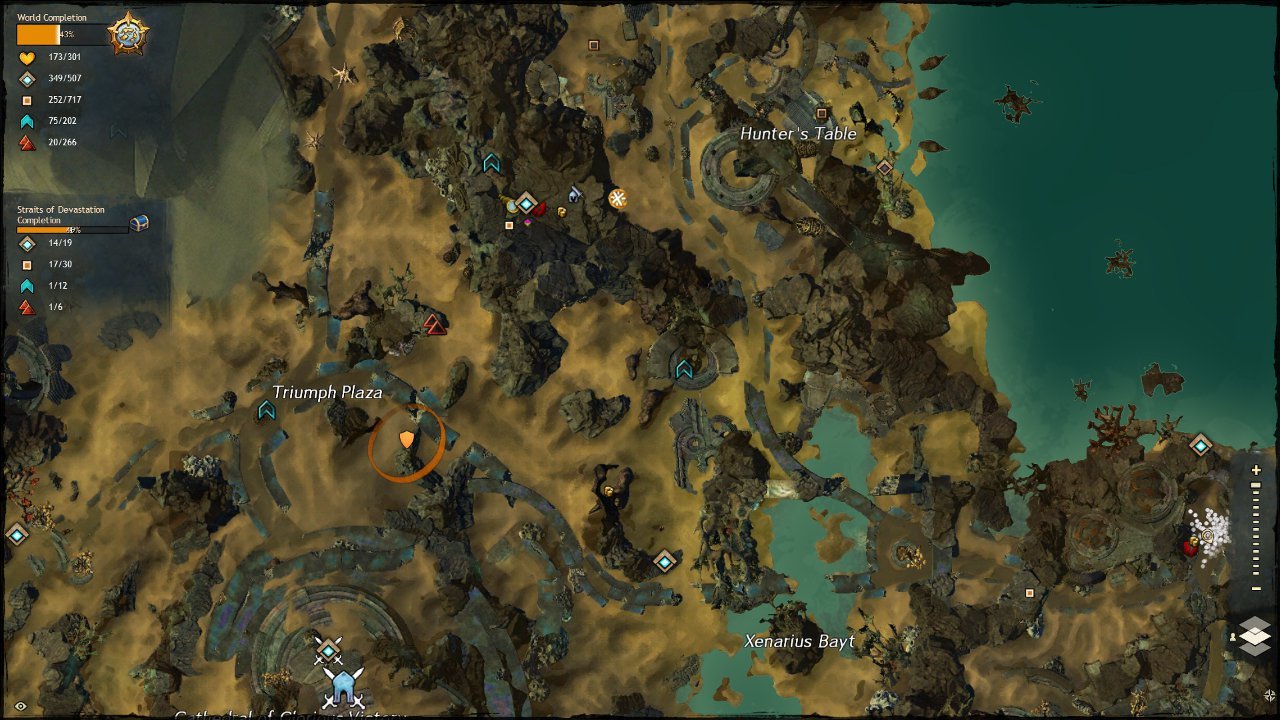Open the map floor layer selector

click(1254, 635)
